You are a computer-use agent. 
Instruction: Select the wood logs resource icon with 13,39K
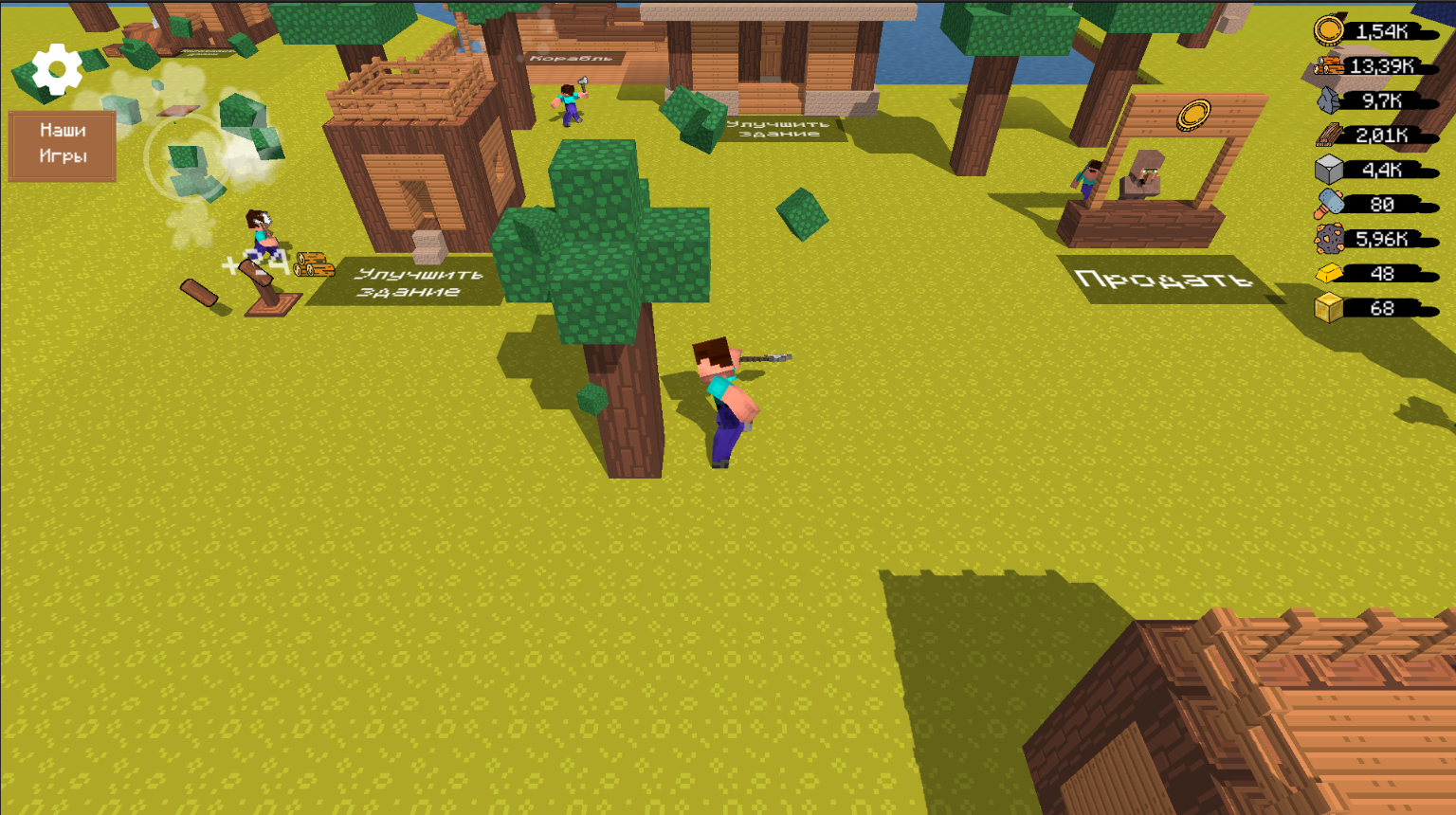1331,65
